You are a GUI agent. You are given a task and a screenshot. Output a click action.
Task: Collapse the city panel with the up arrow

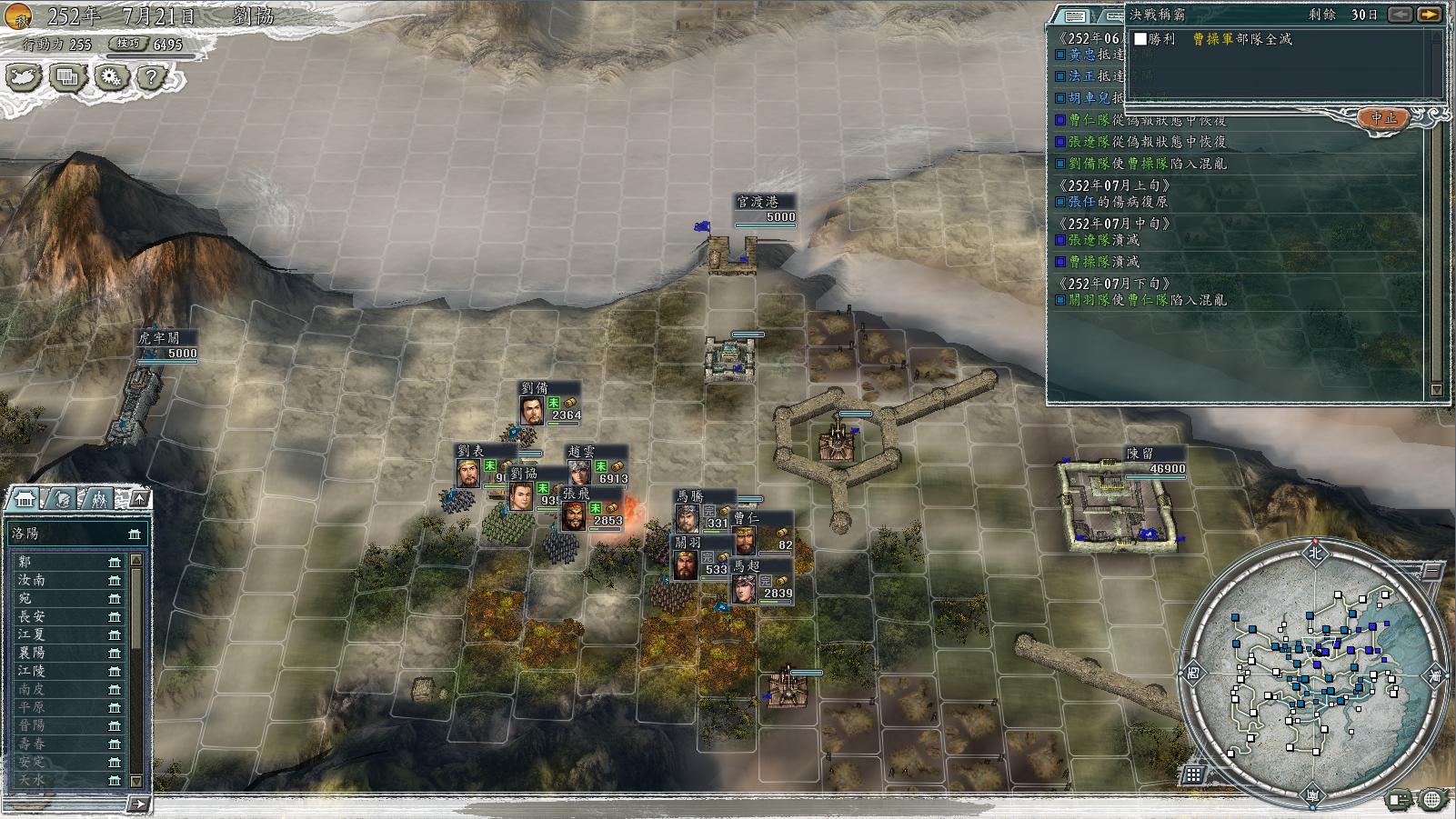(x=139, y=499)
